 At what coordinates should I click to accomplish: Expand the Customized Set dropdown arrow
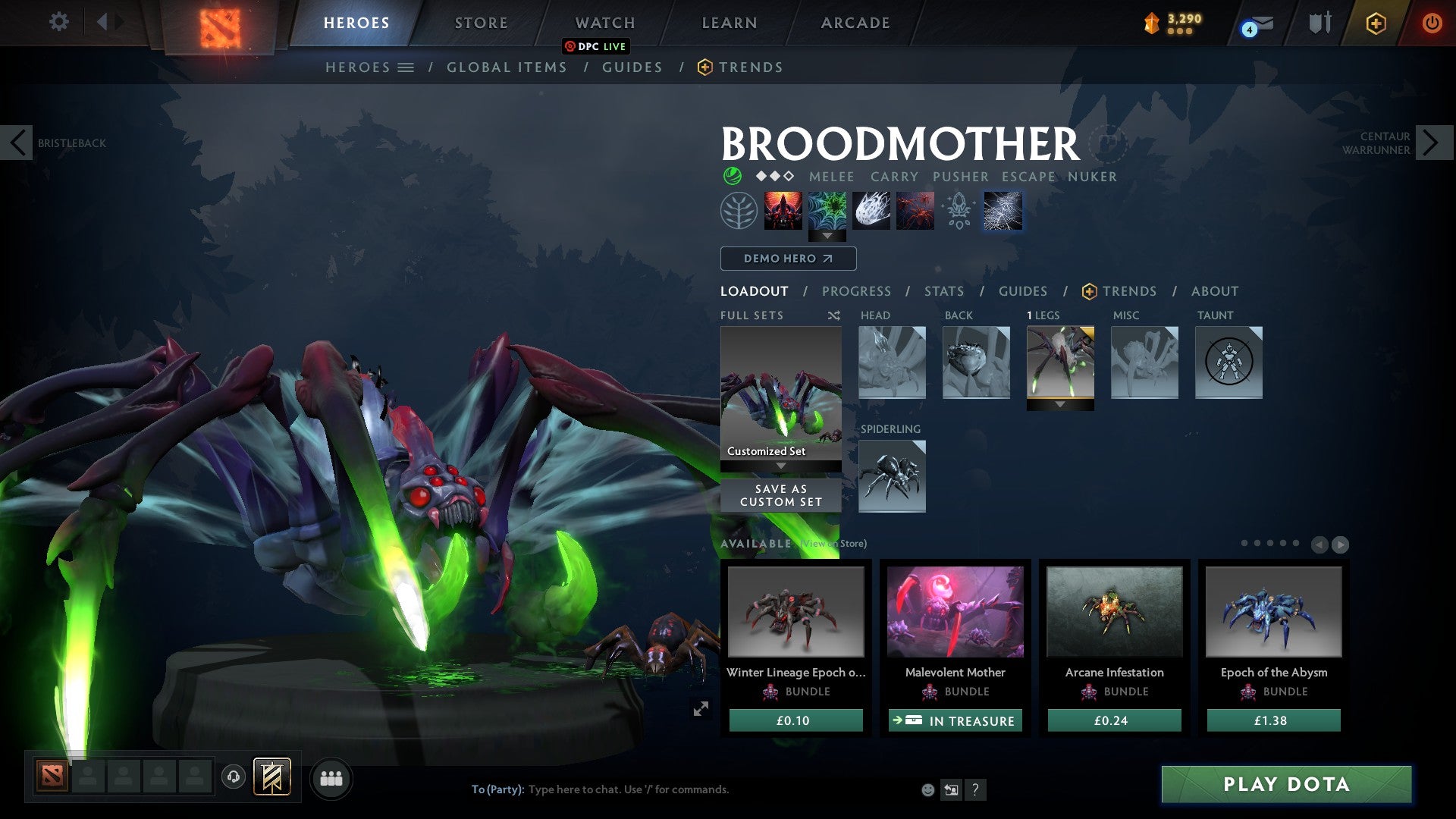pyautogui.click(x=781, y=465)
